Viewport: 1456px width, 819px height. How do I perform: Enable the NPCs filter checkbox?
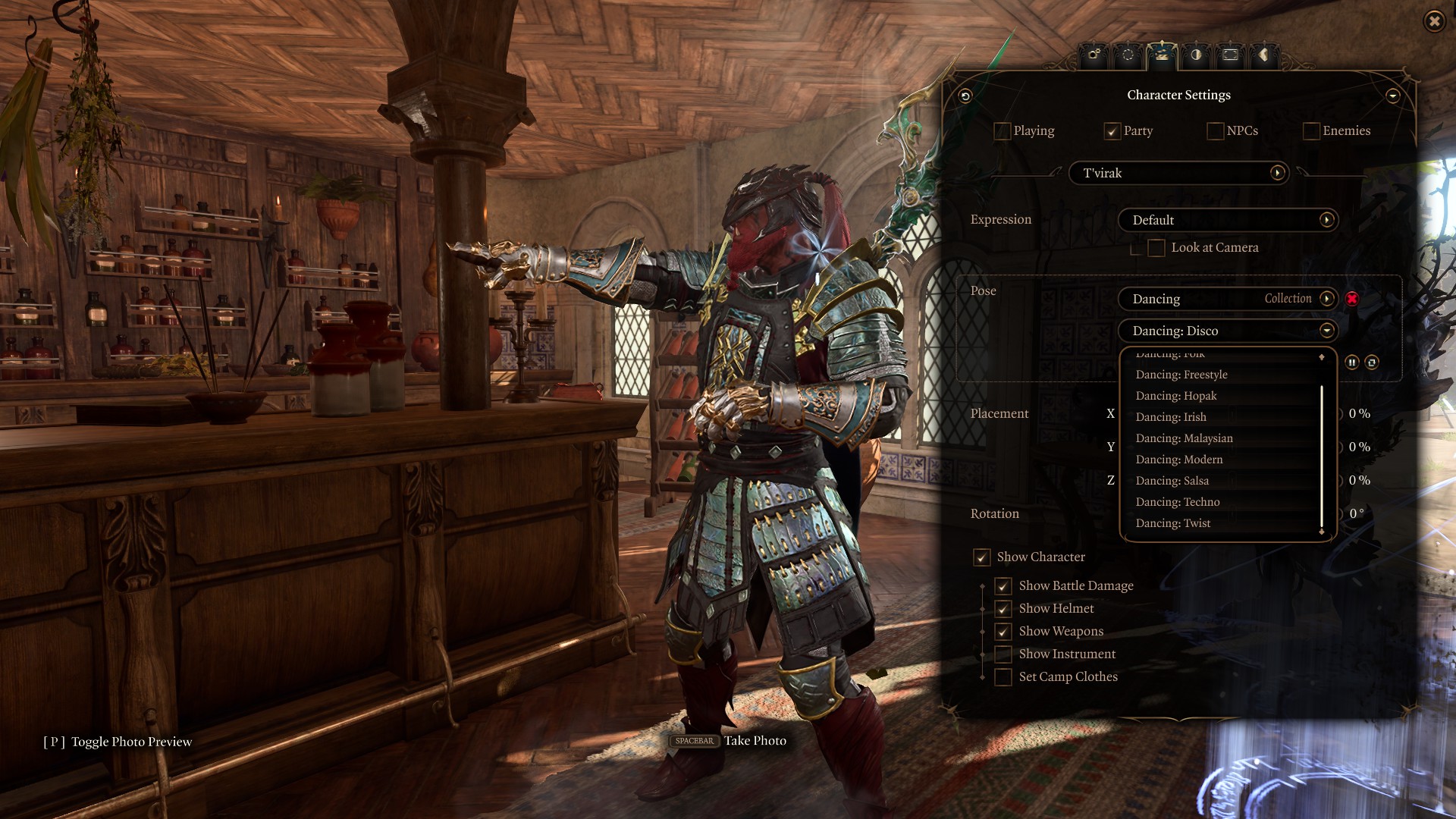1215,131
